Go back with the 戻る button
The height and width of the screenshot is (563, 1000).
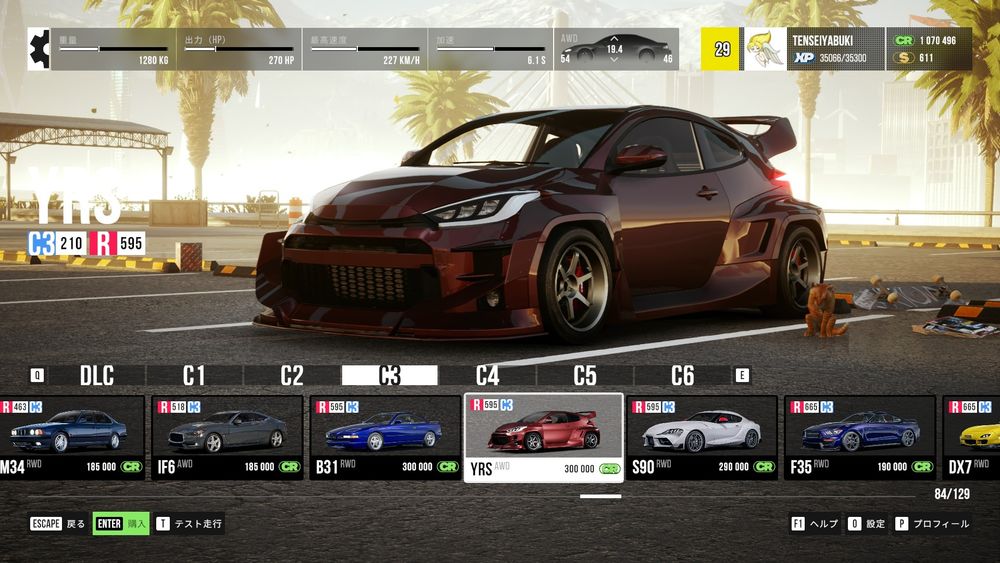coord(58,523)
